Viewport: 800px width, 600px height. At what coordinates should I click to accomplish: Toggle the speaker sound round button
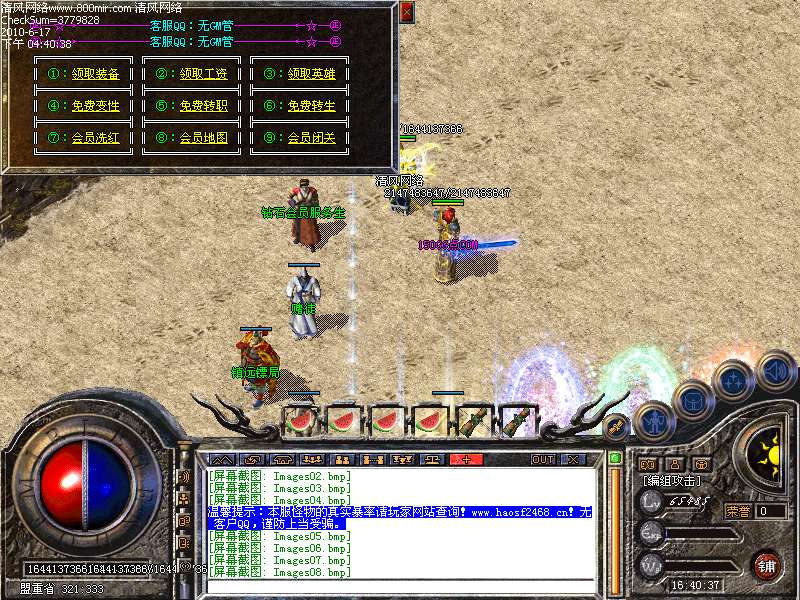pos(776,371)
